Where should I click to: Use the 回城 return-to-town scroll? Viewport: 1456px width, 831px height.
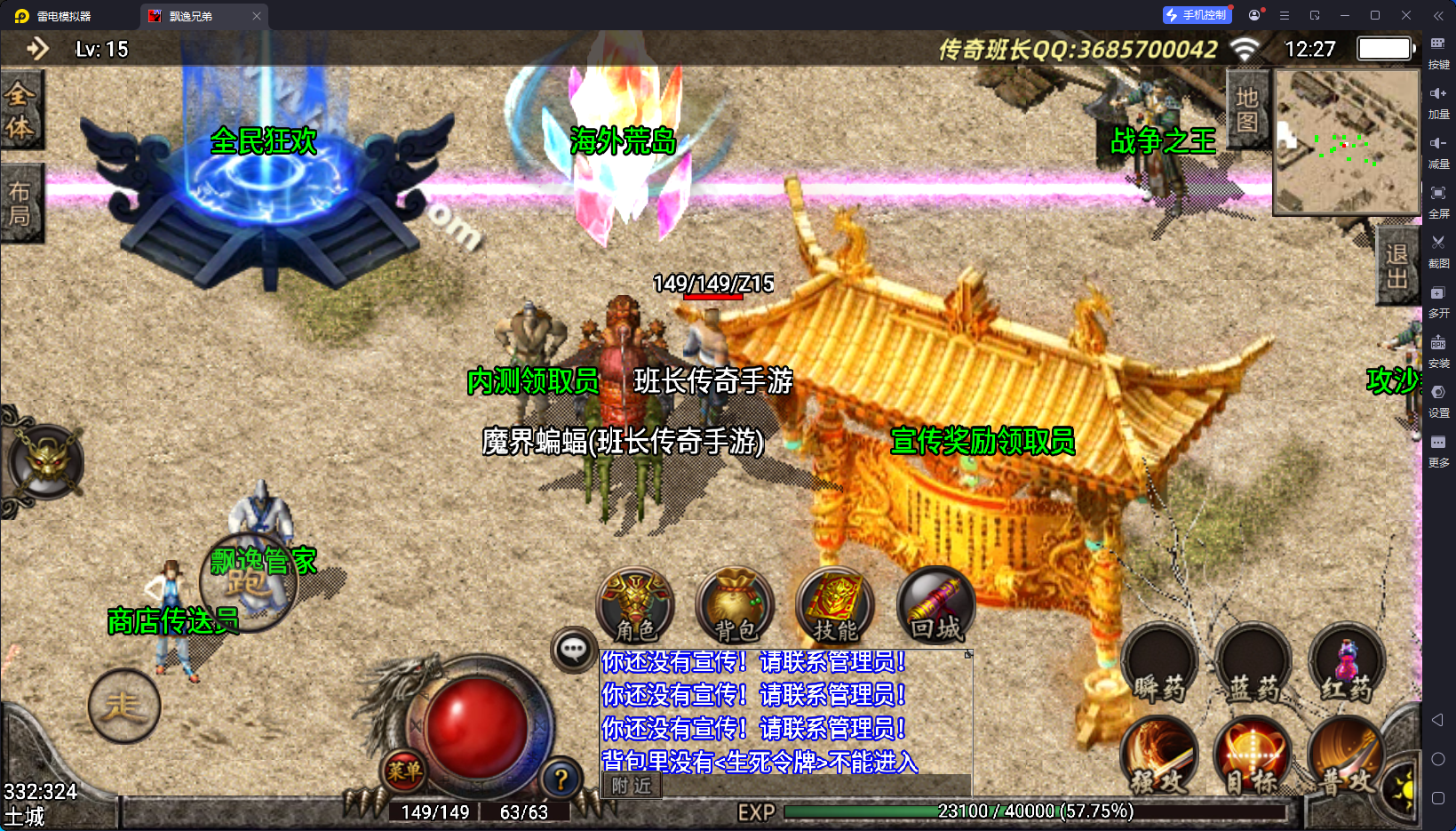[x=935, y=606]
